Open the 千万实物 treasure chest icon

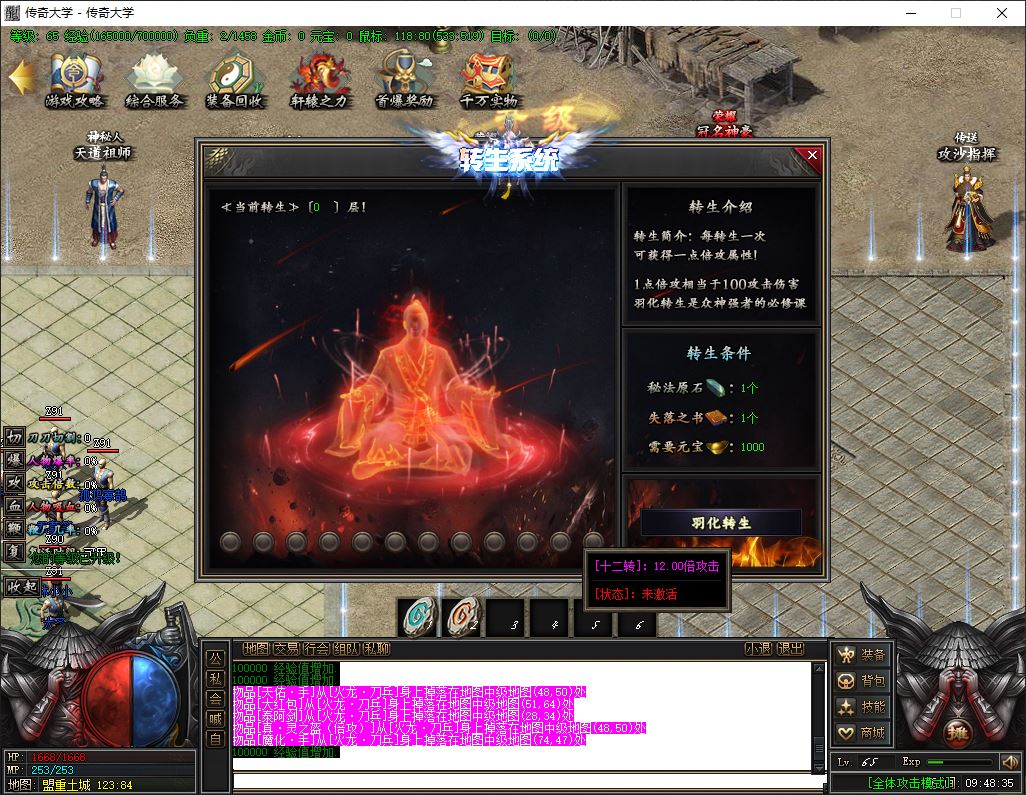(489, 80)
